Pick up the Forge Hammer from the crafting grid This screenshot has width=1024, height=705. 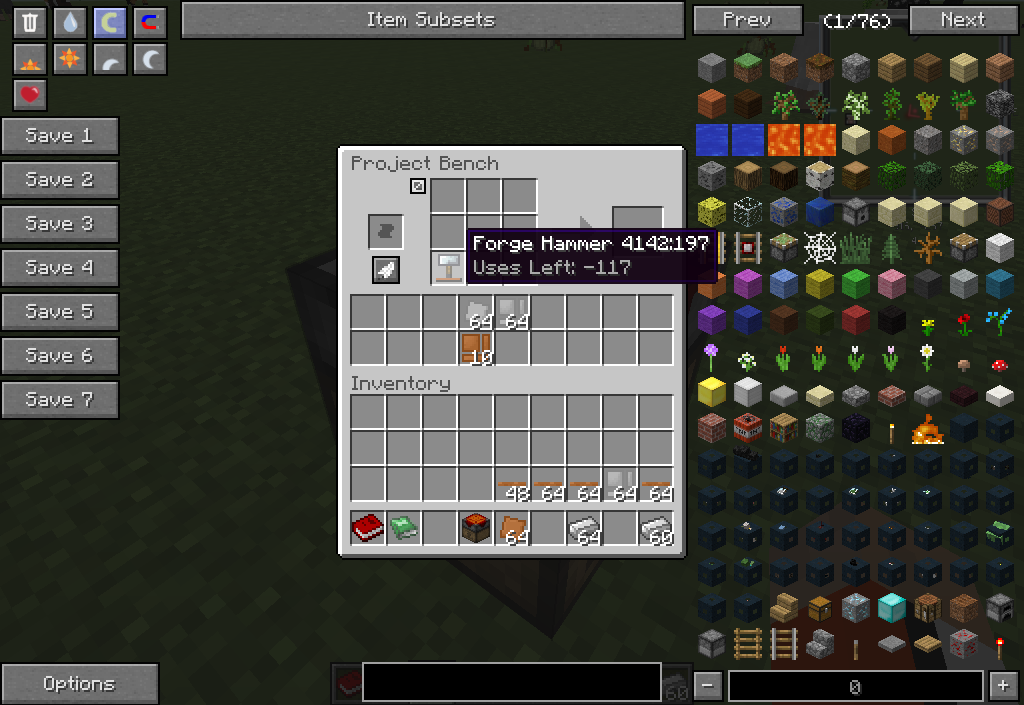pyautogui.click(x=448, y=268)
